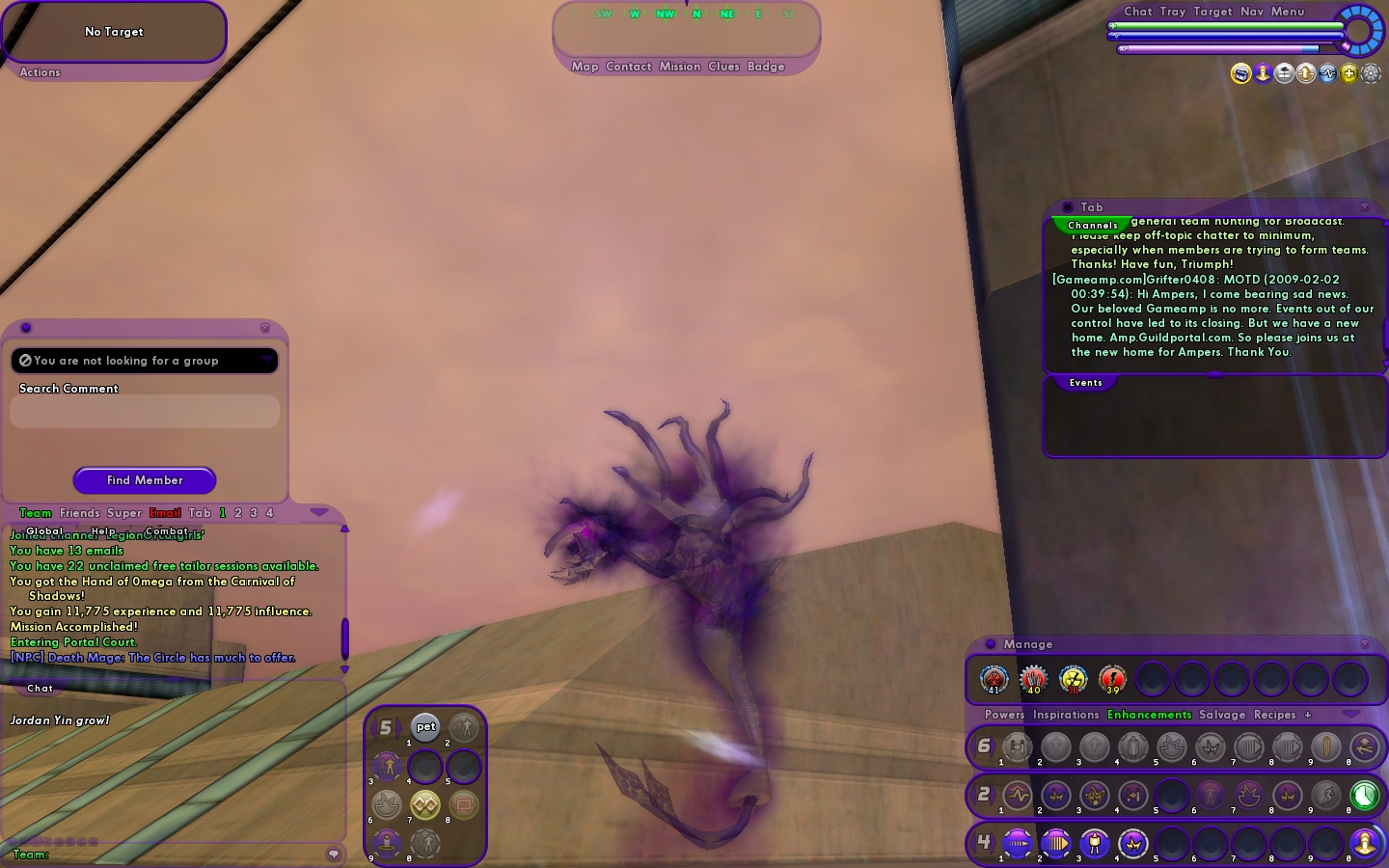Open the Channels chat tab
The image size is (1389, 868).
coord(1093,225)
